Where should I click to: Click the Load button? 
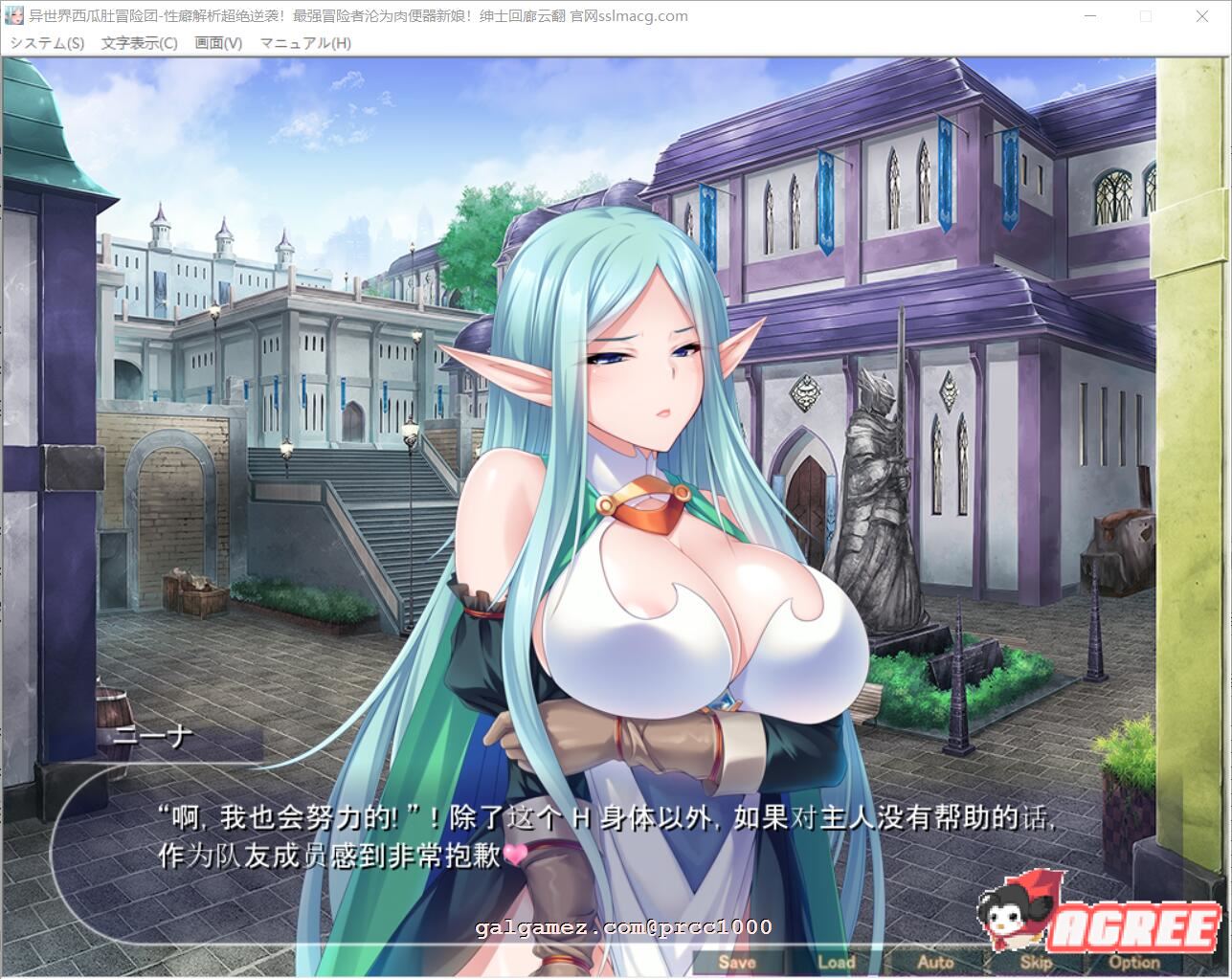(837, 963)
